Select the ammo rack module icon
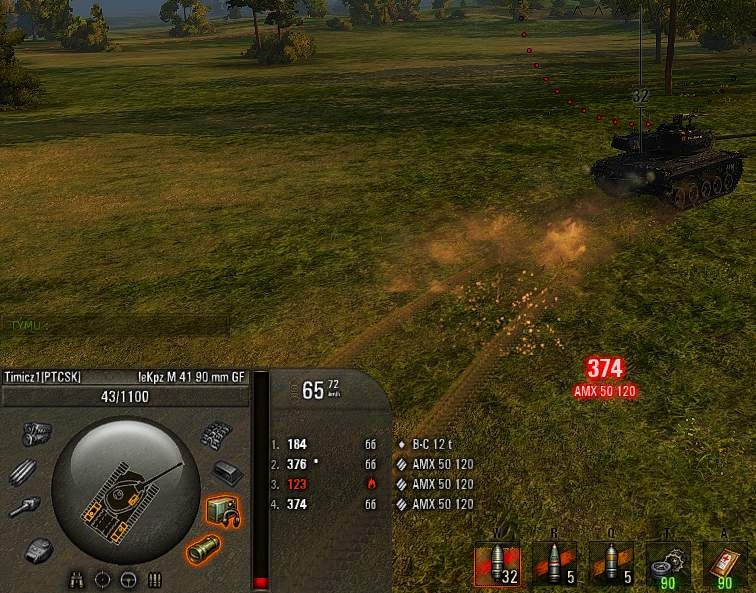The width and height of the screenshot is (756, 593). (23, 470)
